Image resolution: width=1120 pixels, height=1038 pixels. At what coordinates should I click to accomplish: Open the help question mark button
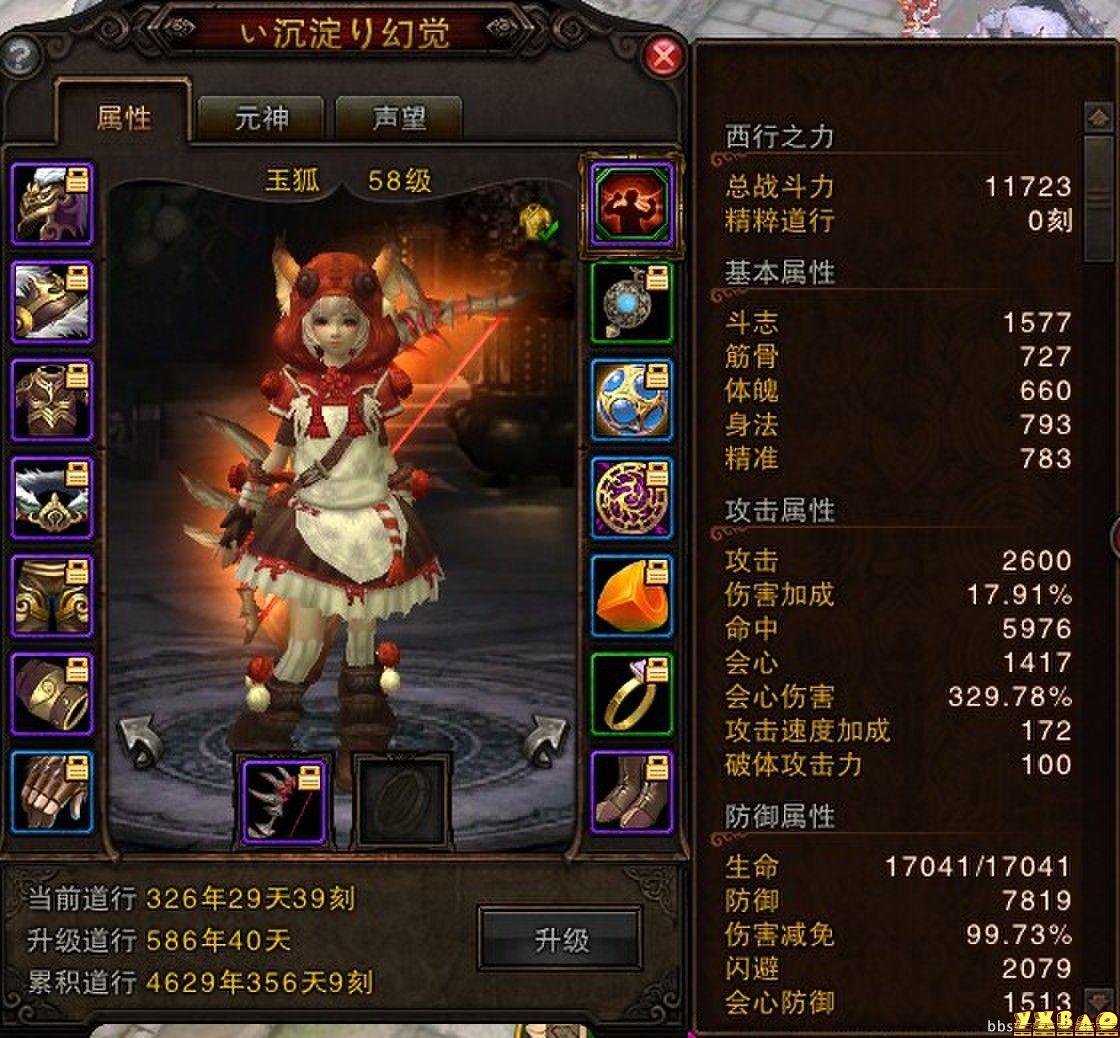[x=19, y=57]
